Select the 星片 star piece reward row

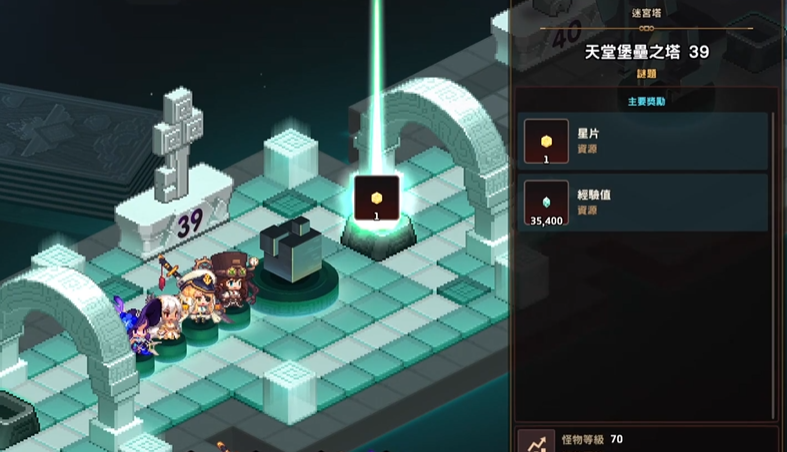point(645,141)
